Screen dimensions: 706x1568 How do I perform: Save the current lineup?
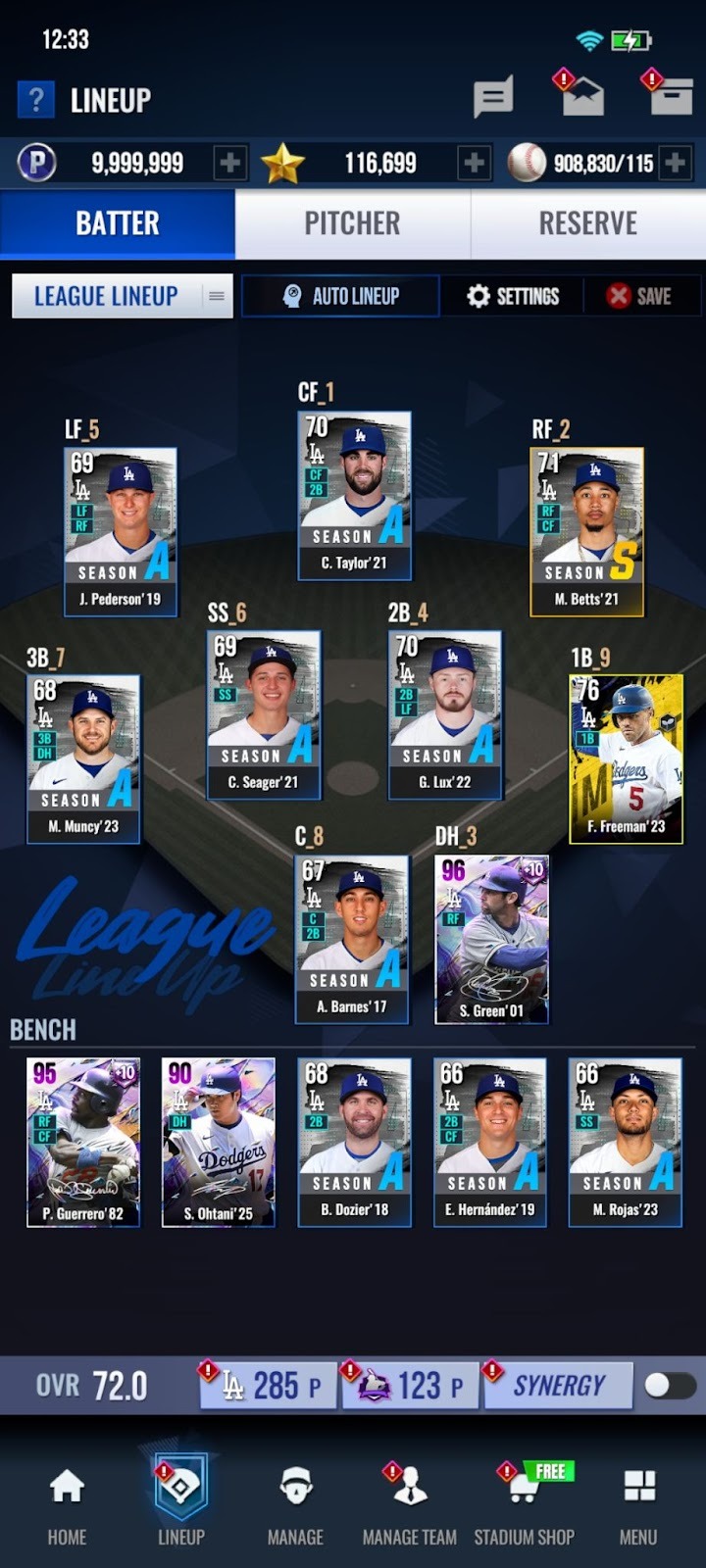pyautogui.click(x=639, y=296)
